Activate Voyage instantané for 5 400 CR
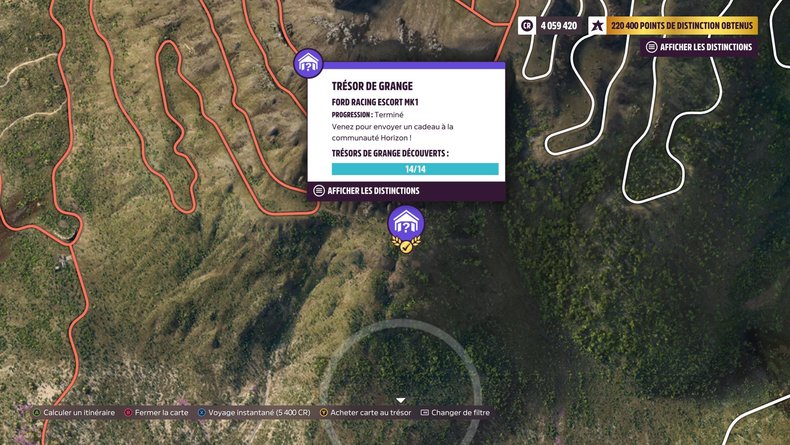Image resolution: width=790 pixels, height=445 pixels. (x=254, y=412)
